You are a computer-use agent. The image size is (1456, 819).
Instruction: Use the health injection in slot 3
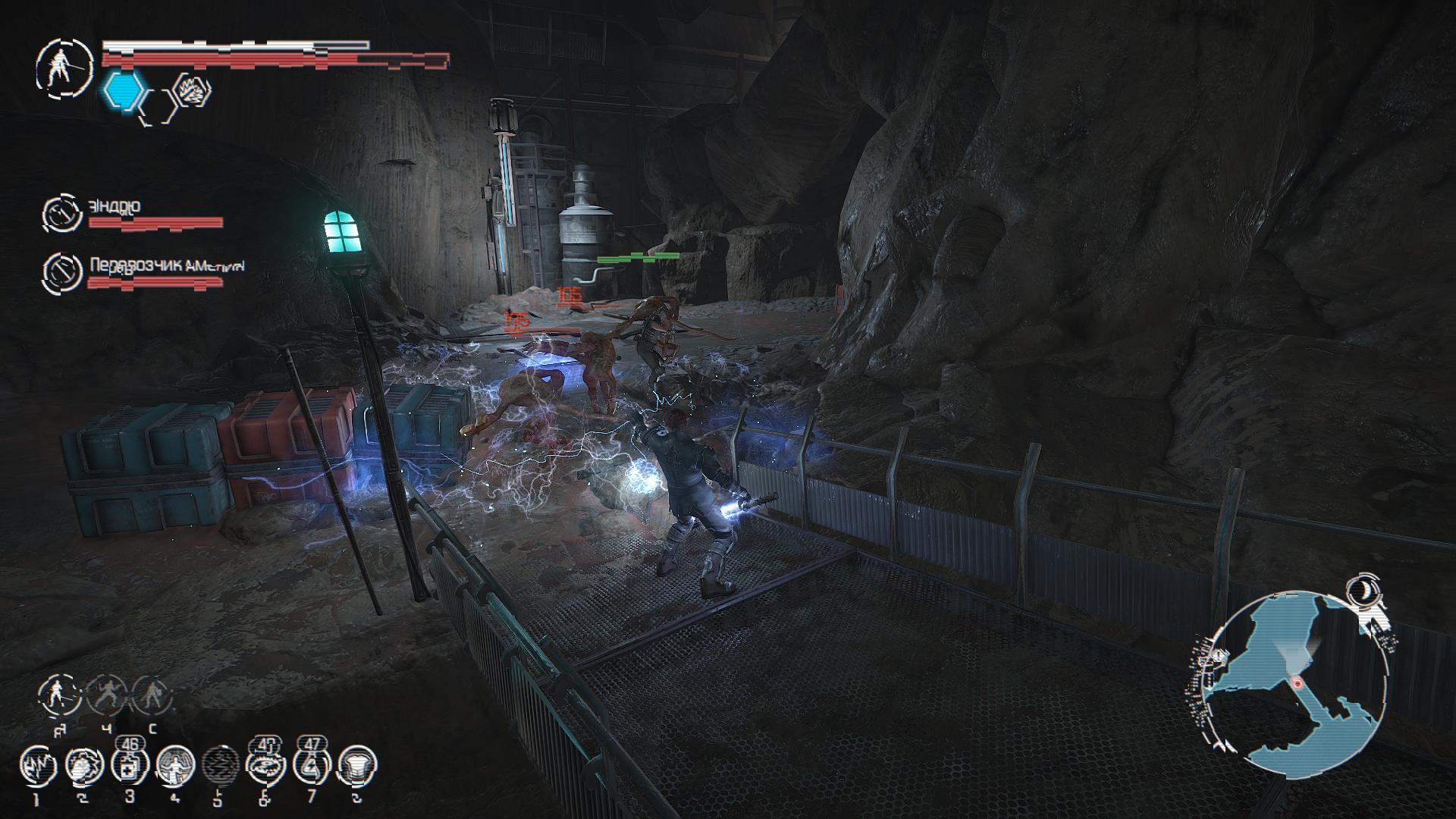click(129, 768)
